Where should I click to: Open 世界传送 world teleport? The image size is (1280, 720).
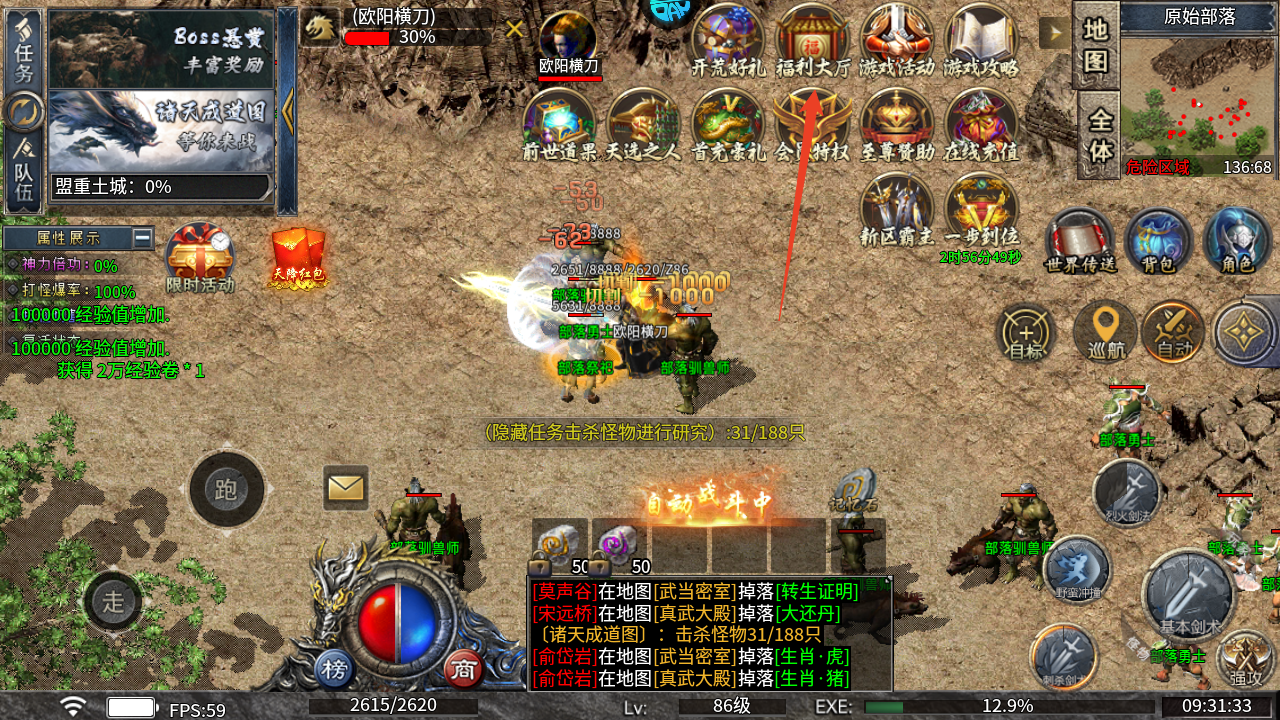pyautogui.click(x=1080, y=242)
